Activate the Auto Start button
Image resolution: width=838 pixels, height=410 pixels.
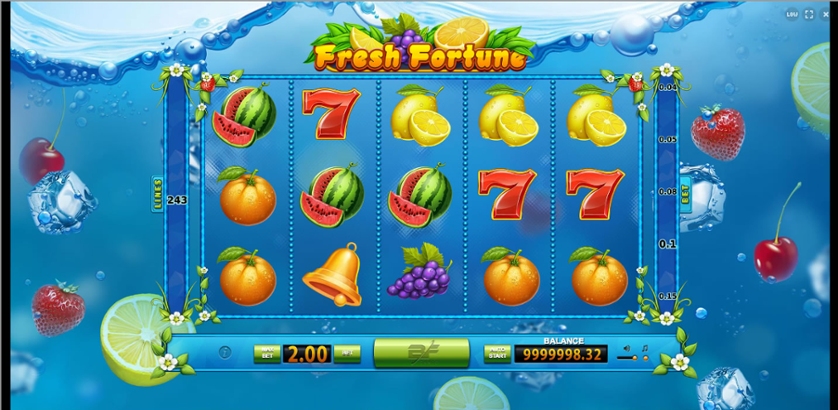pyautogui.click(x=497, y=353)
